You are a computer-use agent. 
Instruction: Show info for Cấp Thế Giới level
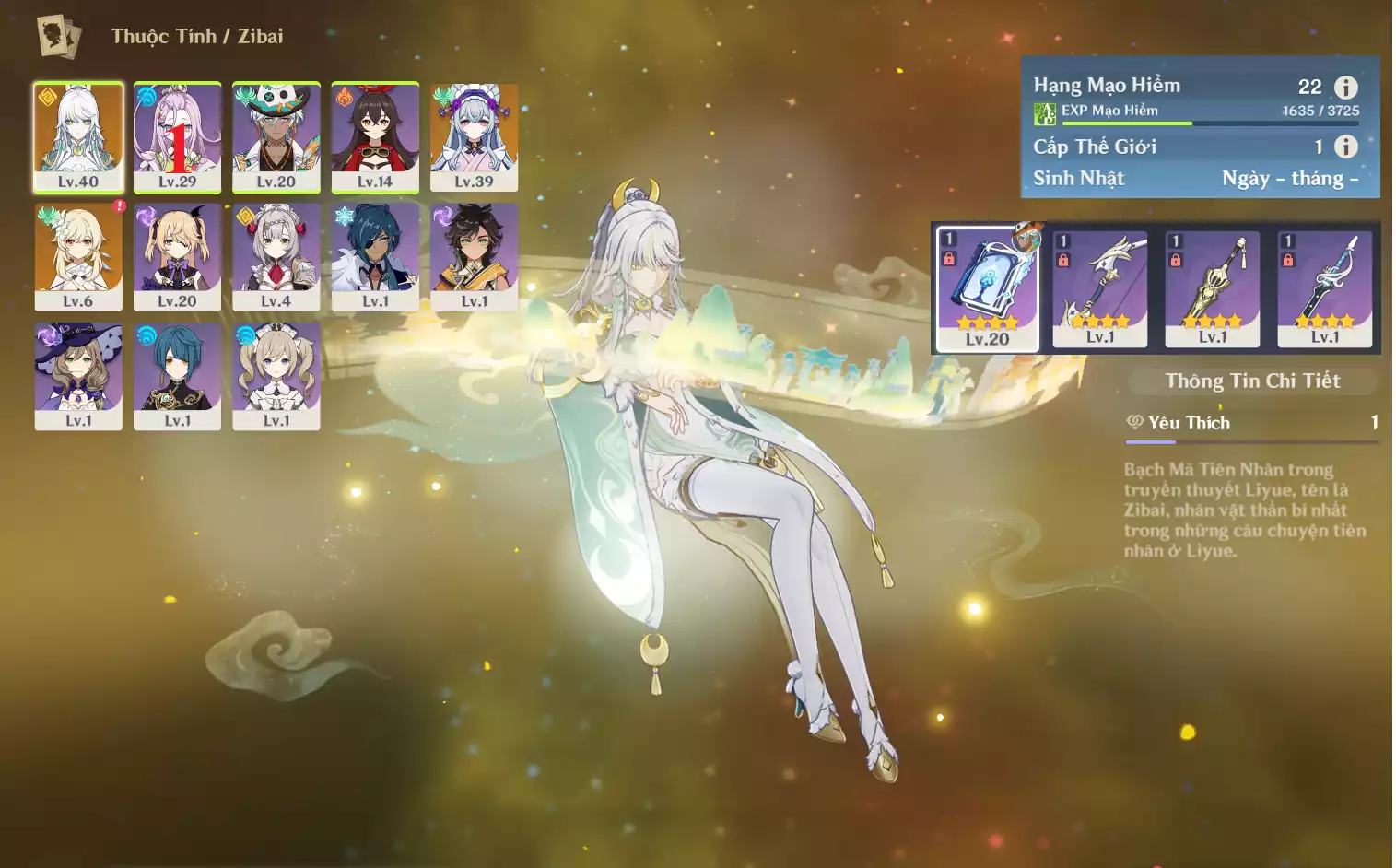(1346, 147)
